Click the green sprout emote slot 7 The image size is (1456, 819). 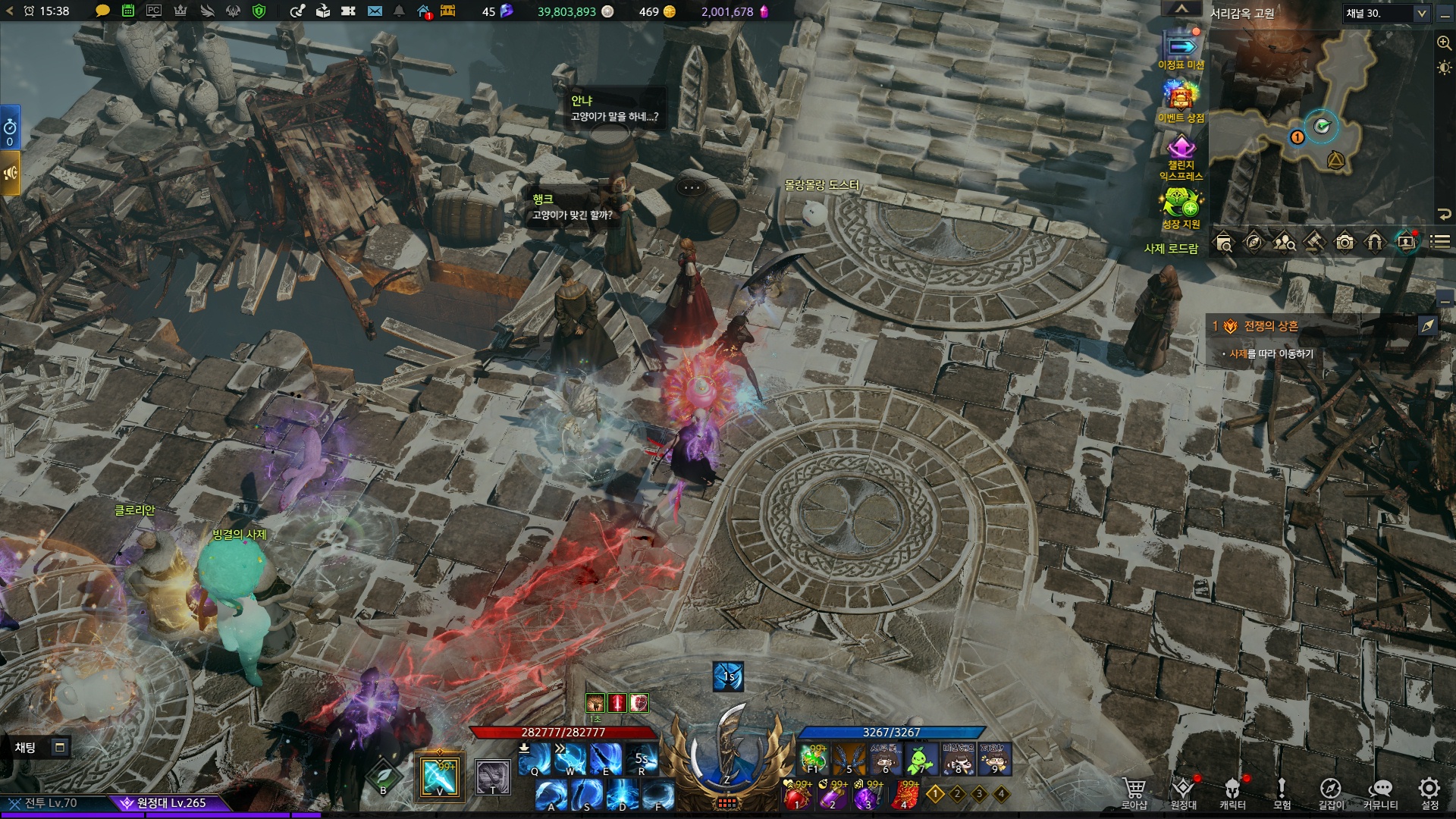tap(921, 758)
